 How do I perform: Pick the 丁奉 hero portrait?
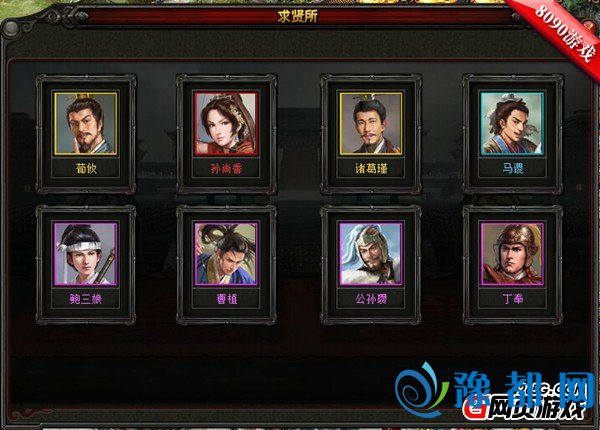click(x=511, y=254)
